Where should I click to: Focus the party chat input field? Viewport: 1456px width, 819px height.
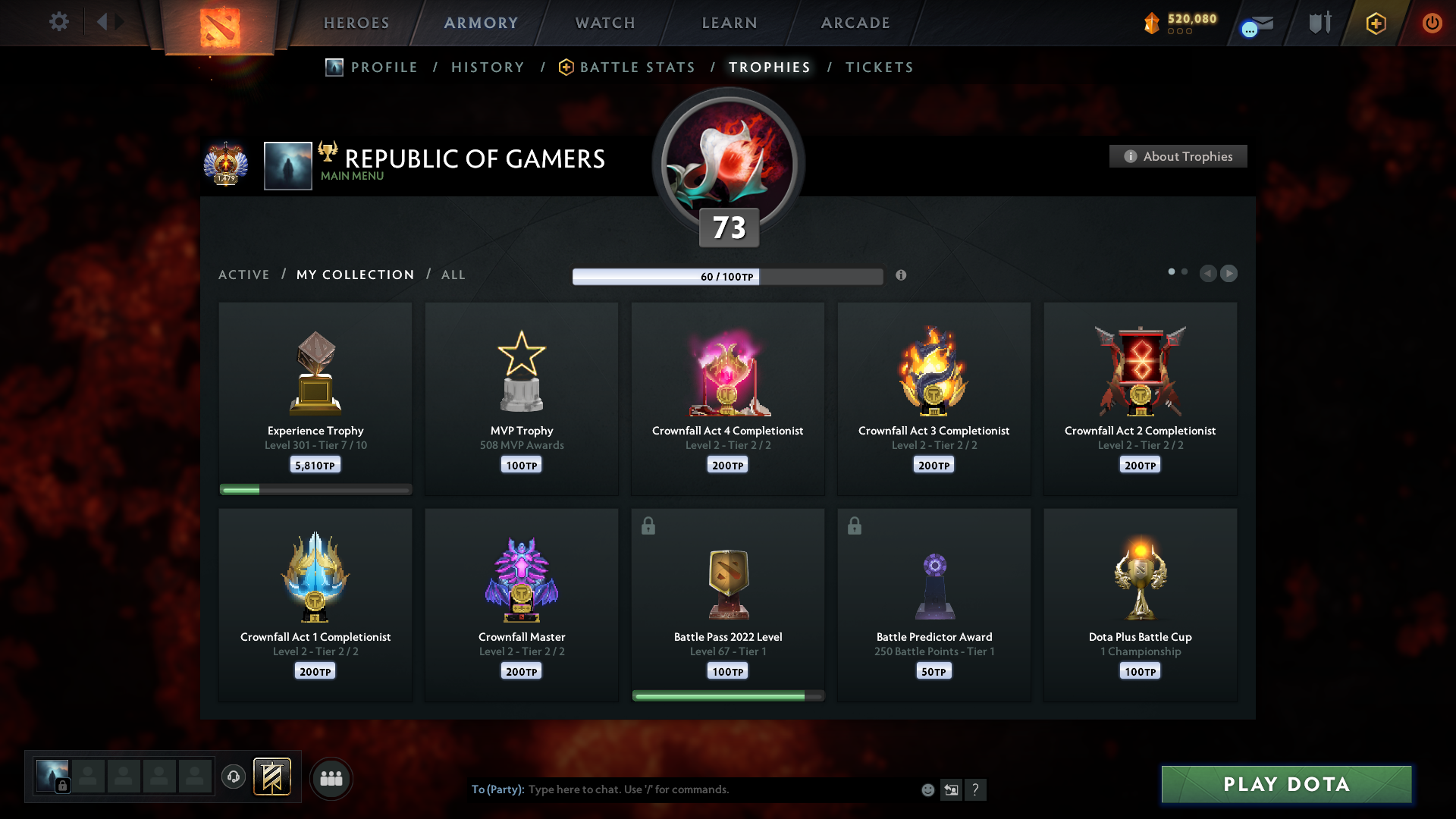tap(720, 789)
